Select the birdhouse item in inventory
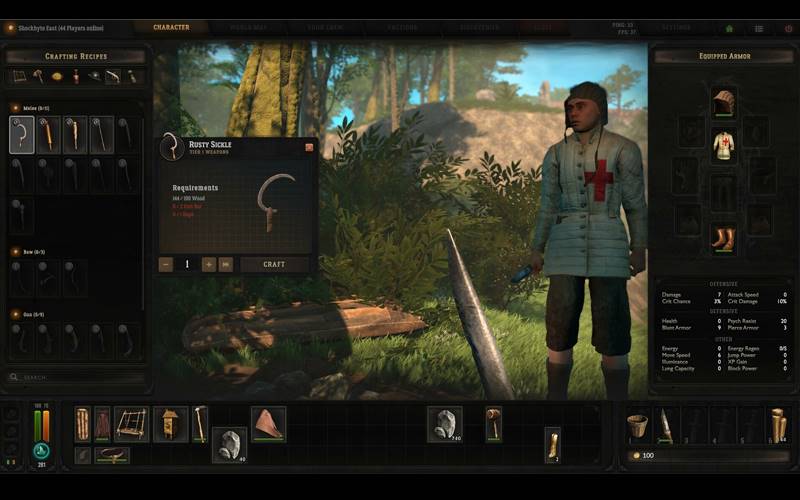The height and width of the screenshot is (500, 800). 170,423
